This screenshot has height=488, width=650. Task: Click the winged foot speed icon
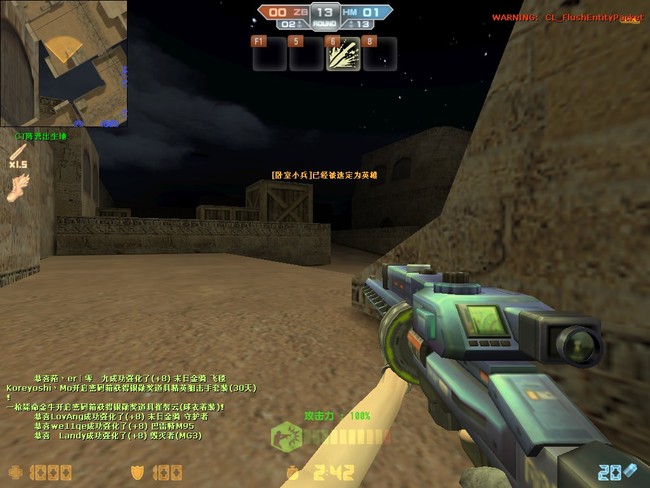pos(17,188)
